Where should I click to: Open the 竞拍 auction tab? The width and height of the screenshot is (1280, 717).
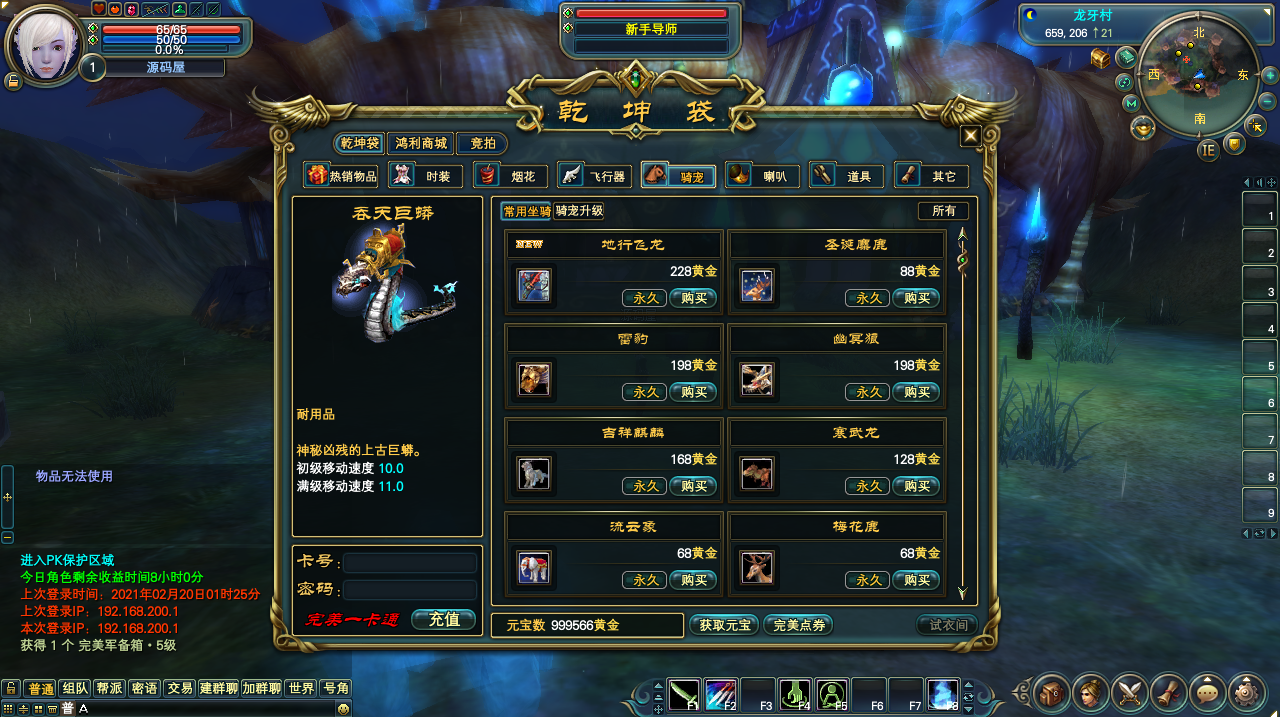[x=482, y=144]
